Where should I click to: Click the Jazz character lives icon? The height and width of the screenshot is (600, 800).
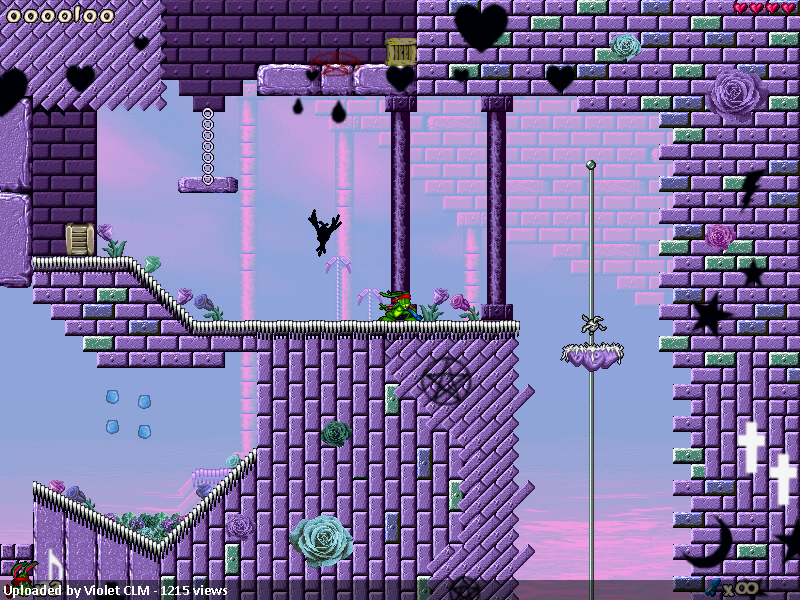(x=22, y=573)
